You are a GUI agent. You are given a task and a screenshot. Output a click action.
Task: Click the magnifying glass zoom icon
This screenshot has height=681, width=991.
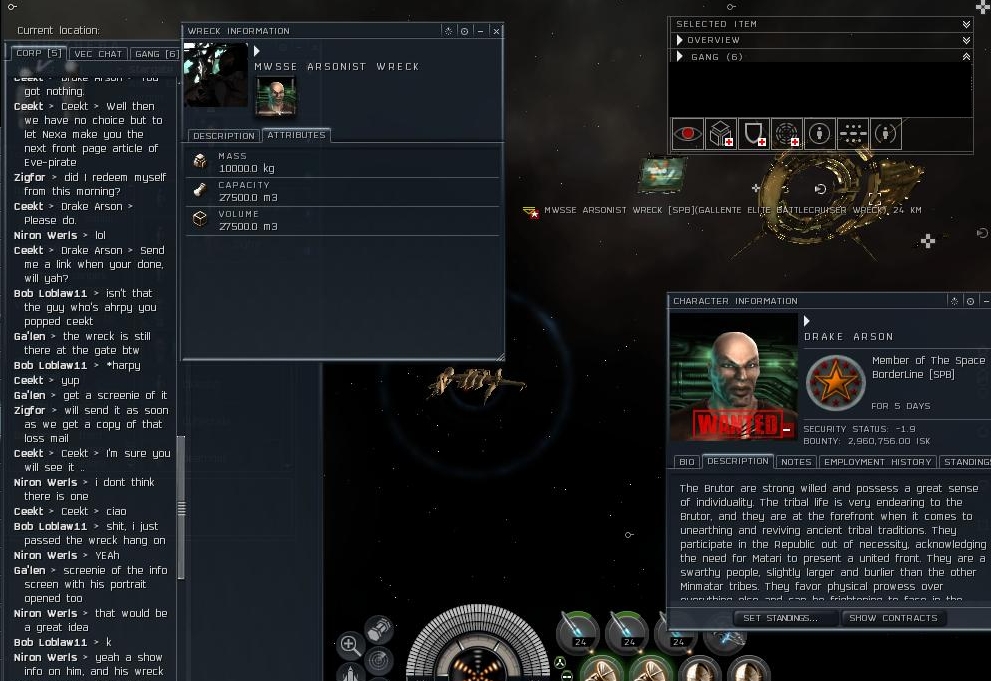tap(350, 645)
